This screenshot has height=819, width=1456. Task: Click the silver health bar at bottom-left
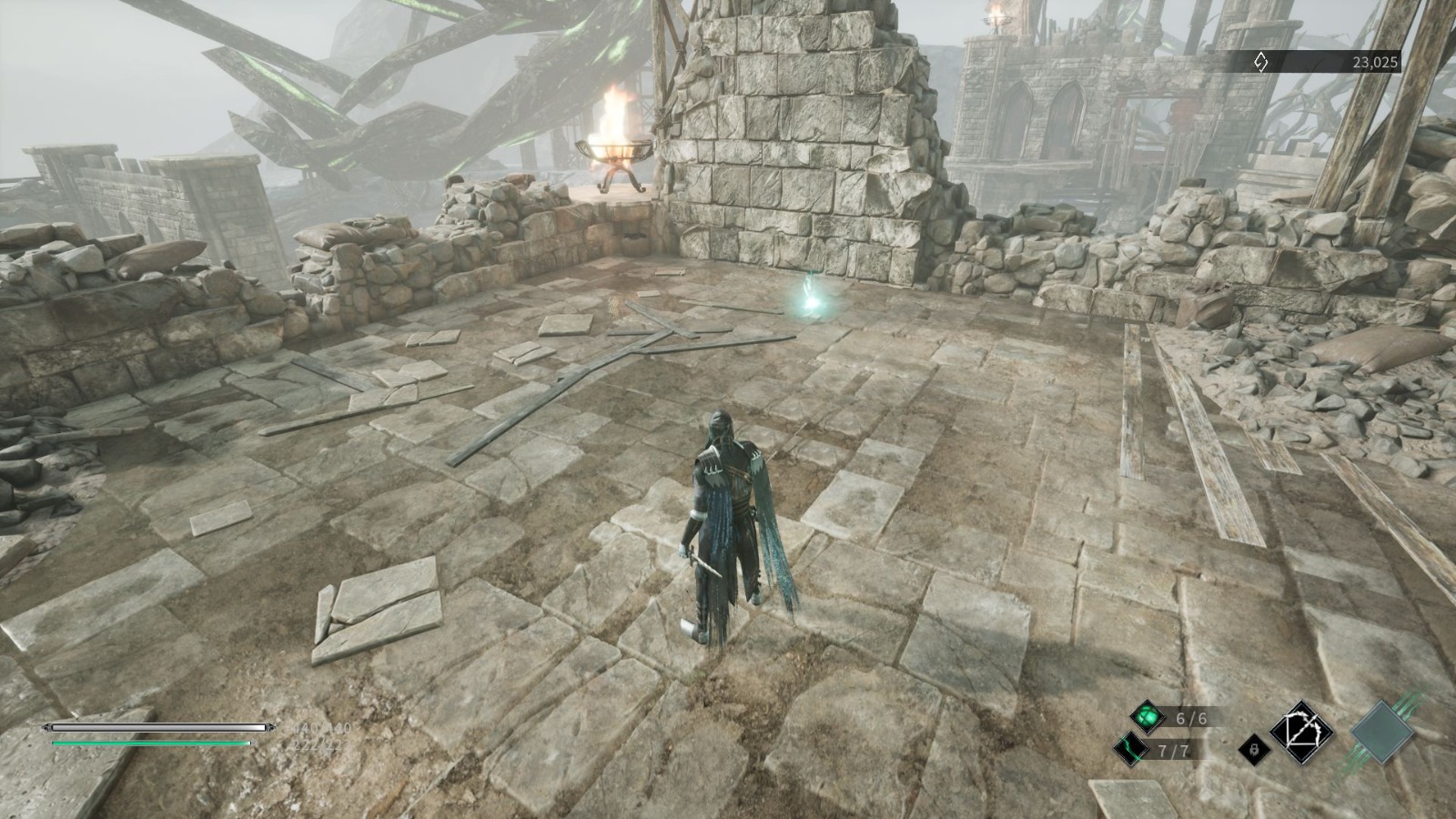pyautogui.click(x=159, y=727)
